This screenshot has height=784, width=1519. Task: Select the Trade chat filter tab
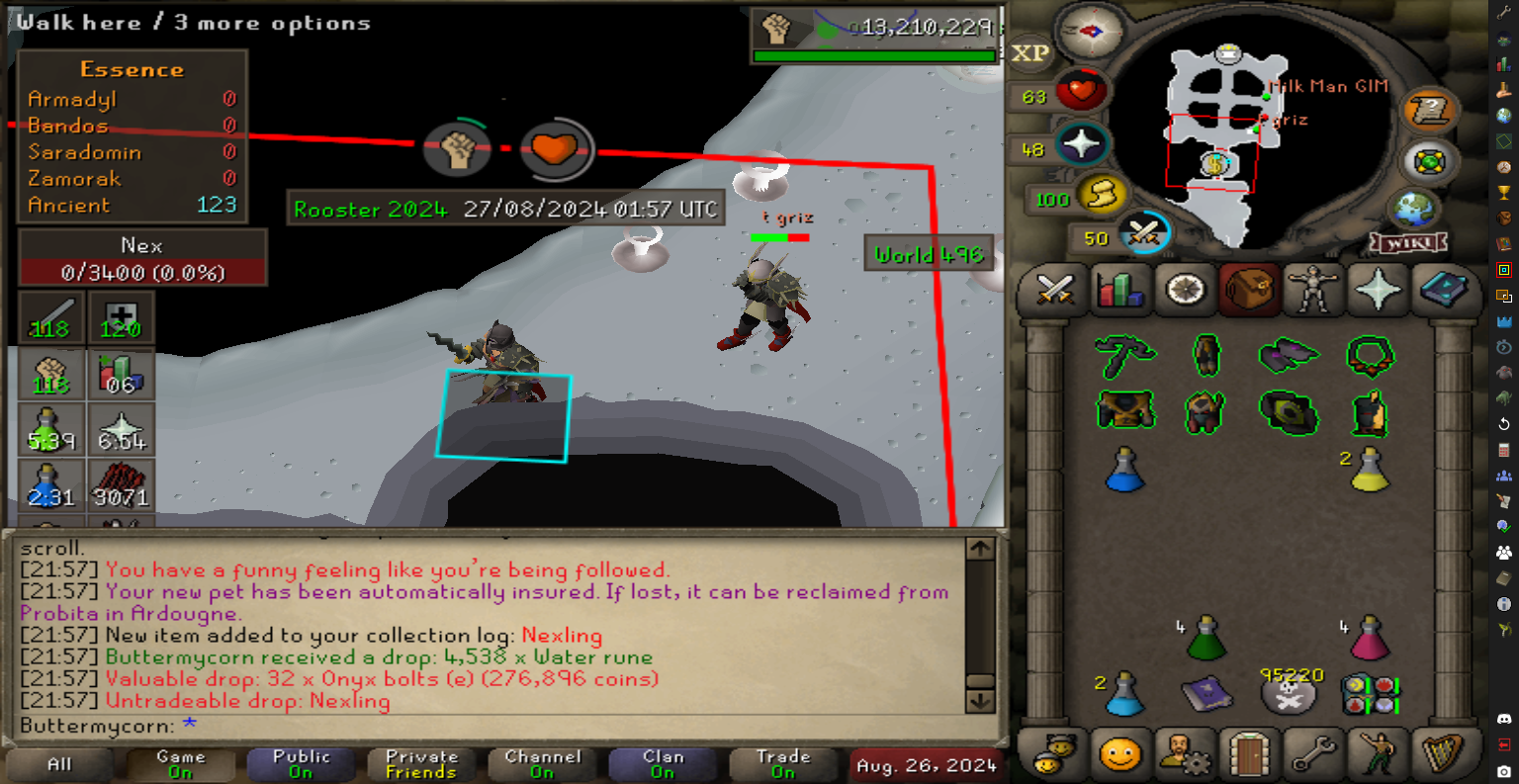[782, 764]
